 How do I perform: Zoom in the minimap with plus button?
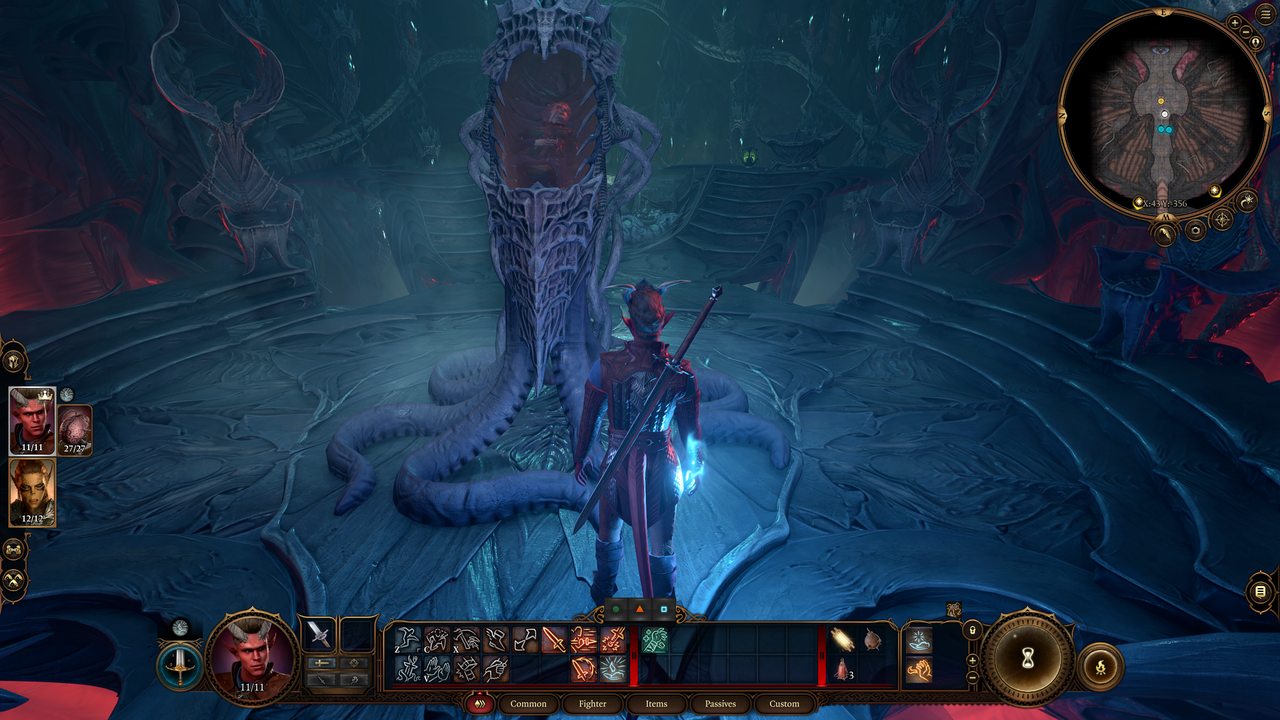point(1234,22)
